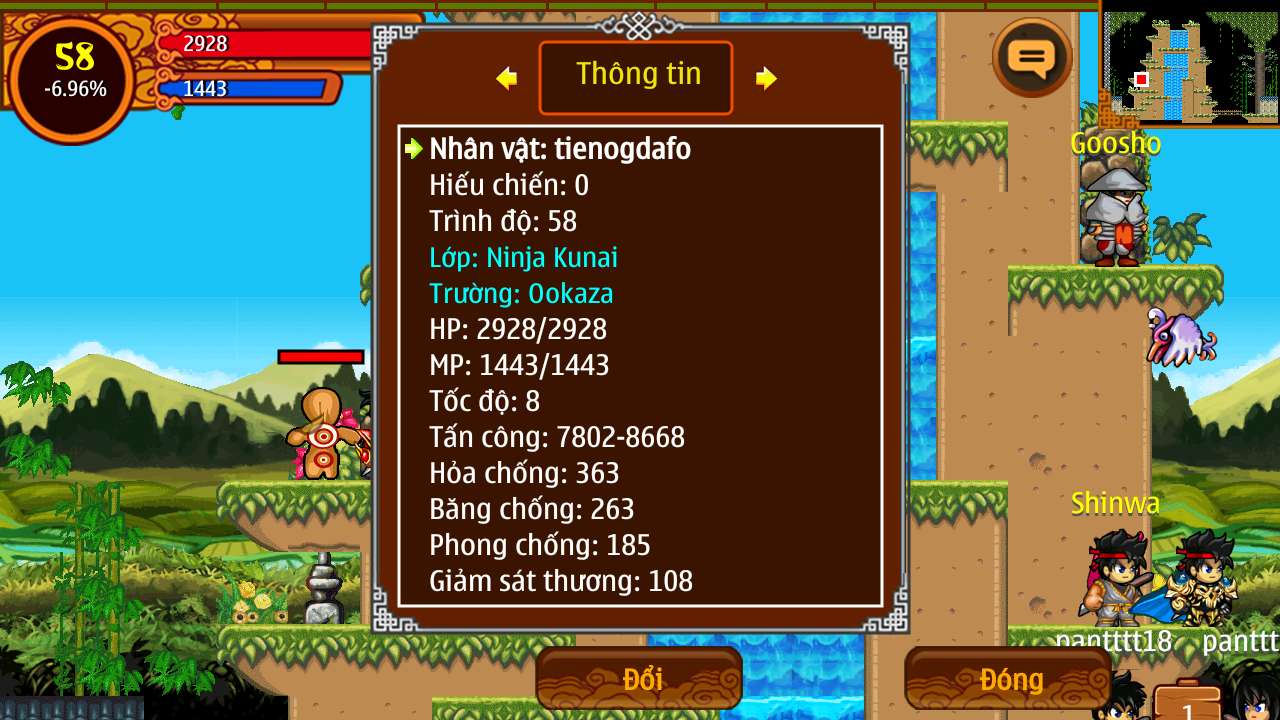Open the minimap
Image resolution: width=1280 pixels, height=720 pixels.
[x=1189, y=64]
